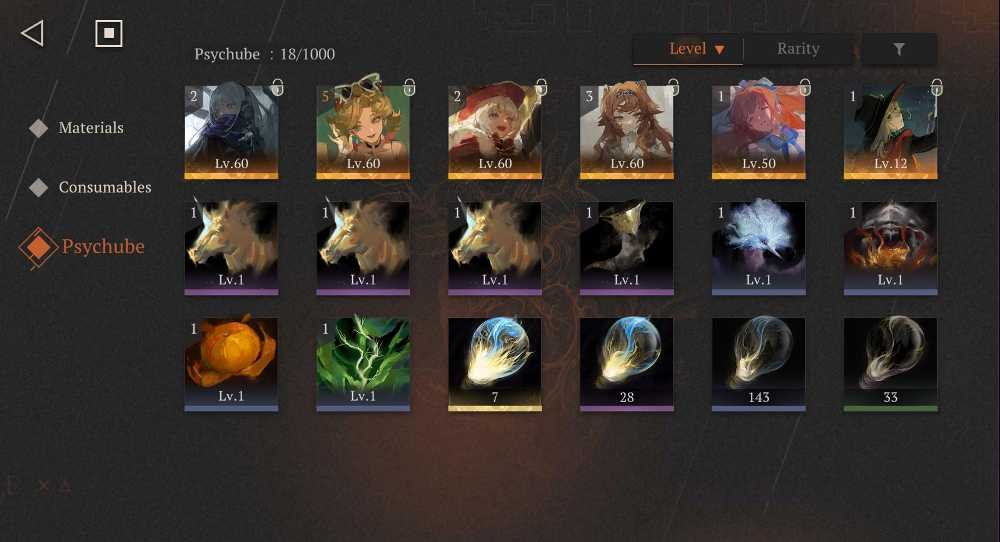Select the orb item with count 28
Screen dimensions: 1000x542
click(x=626, y=363)
